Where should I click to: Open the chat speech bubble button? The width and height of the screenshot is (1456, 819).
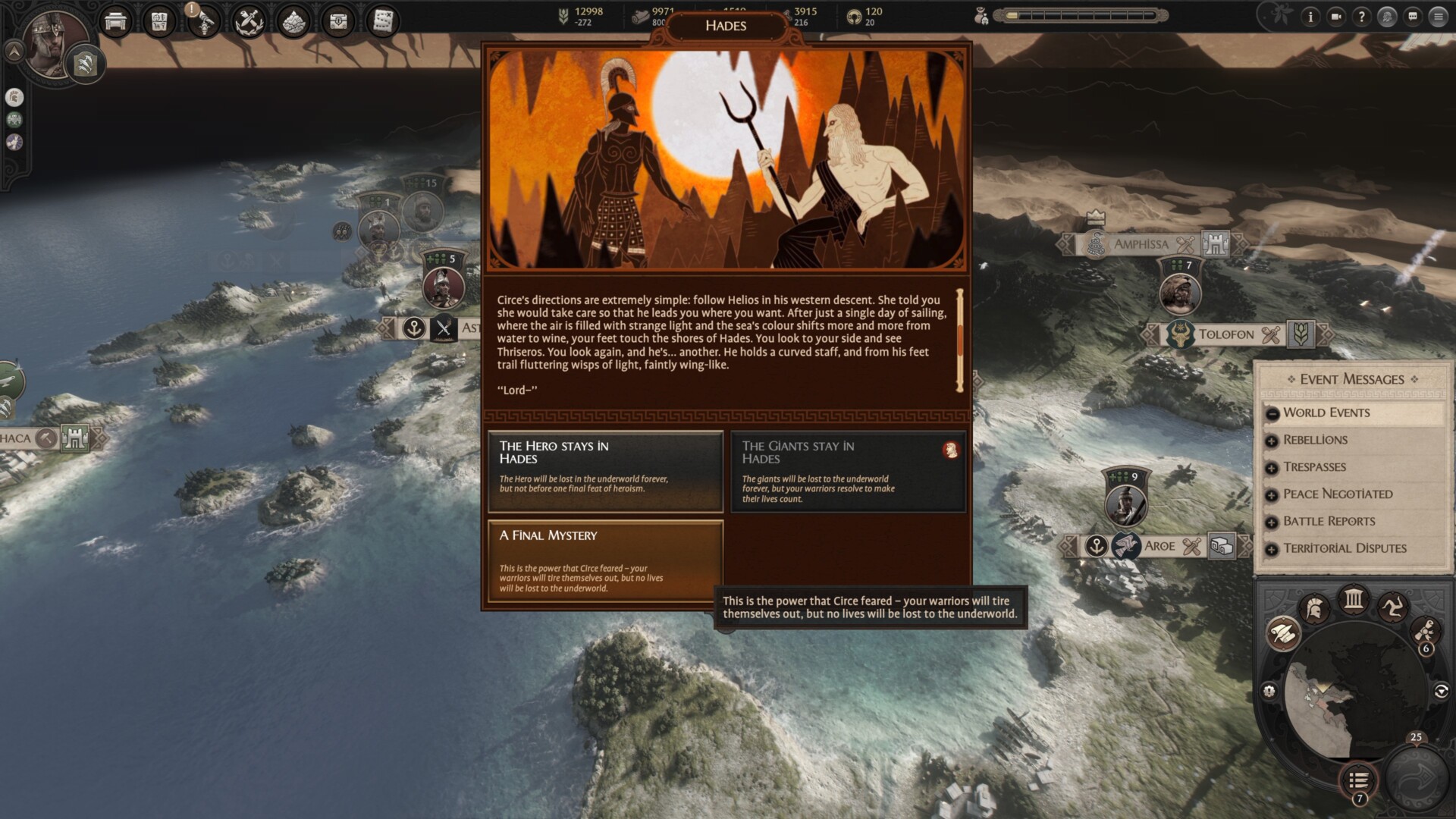point(1412,17)
